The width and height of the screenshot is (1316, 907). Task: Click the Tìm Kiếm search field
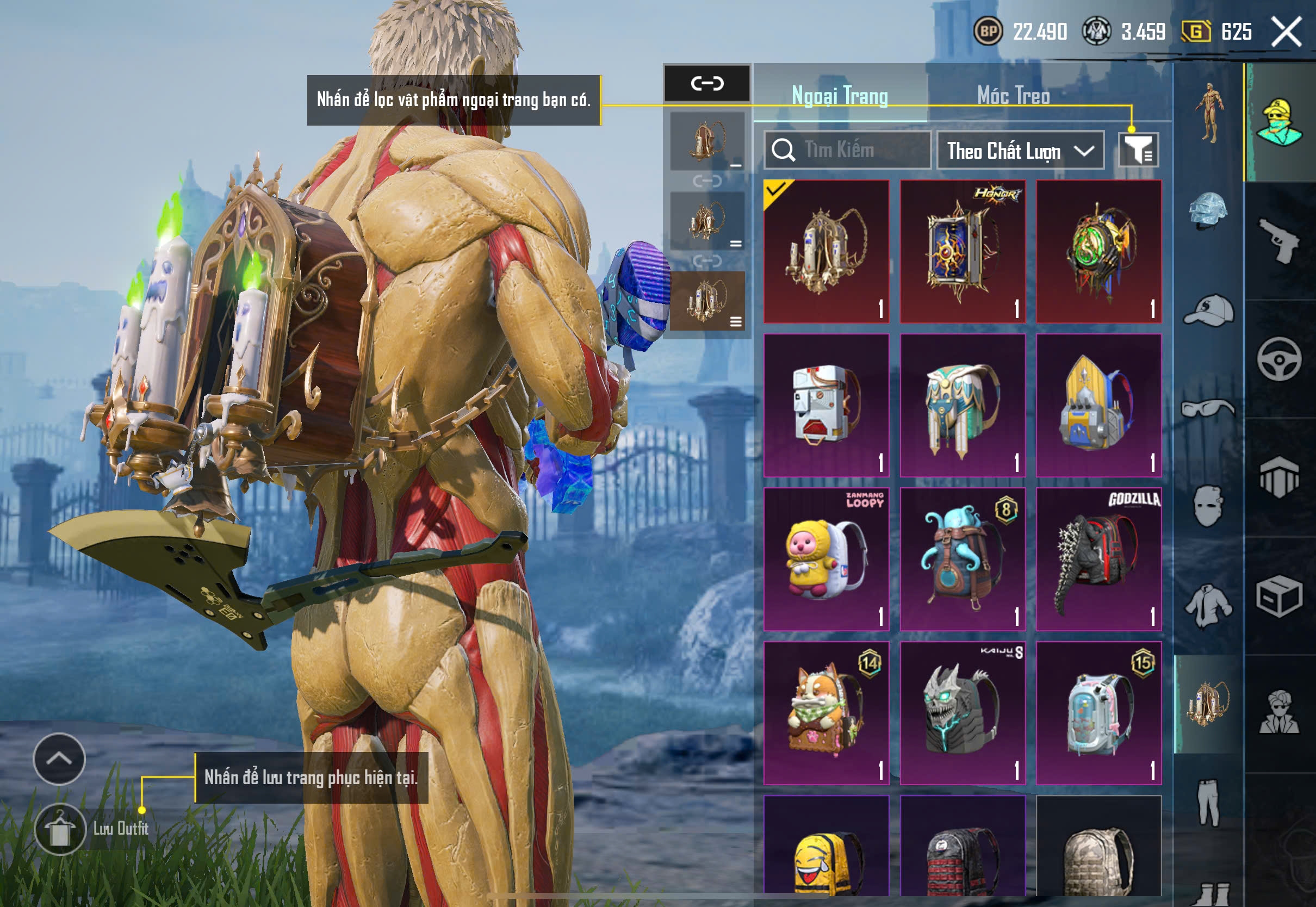click(x=847, y=150)
